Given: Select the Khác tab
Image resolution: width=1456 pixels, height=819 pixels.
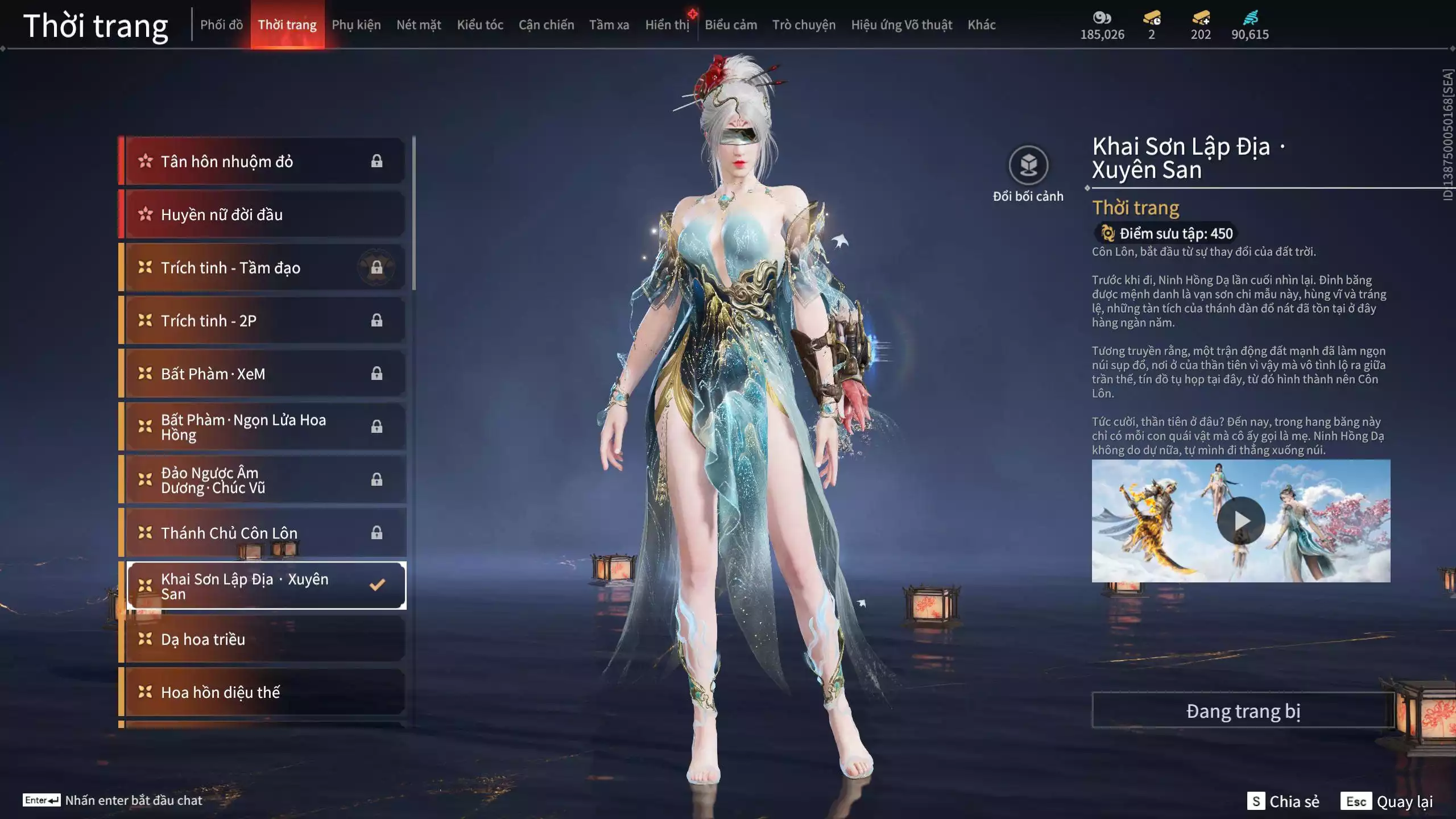Looking at the screenshot, I should point(982,25).
